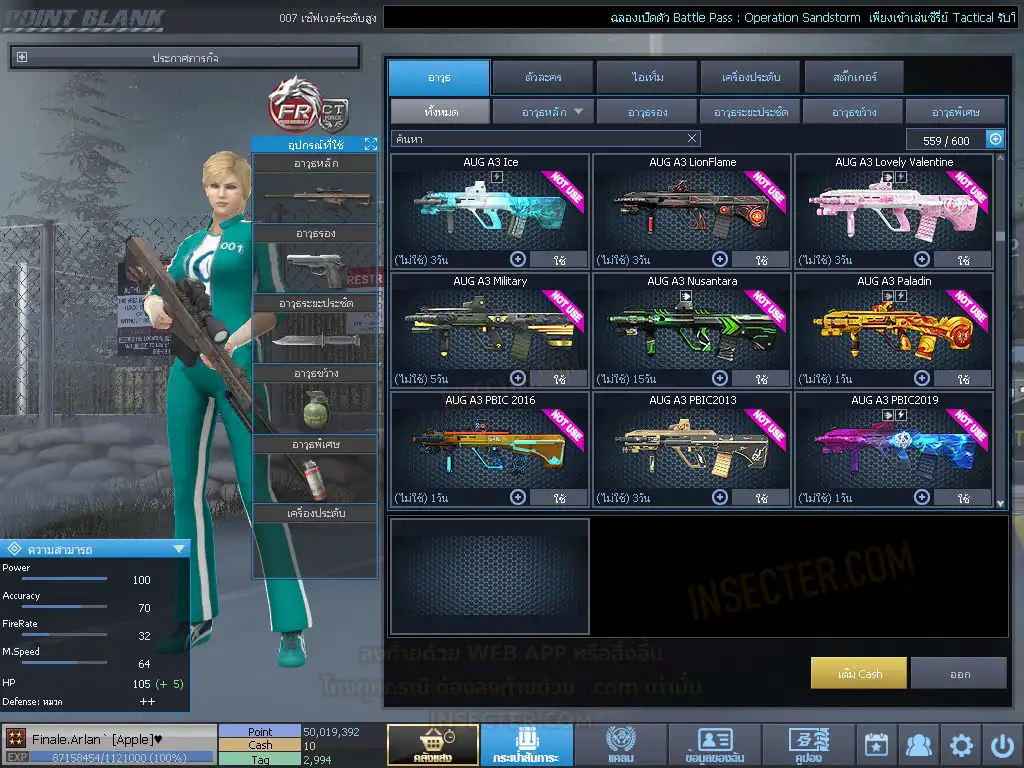
Task: Select the equipped grenade slot
Action: pyautogui.click(x=315, y=408)
